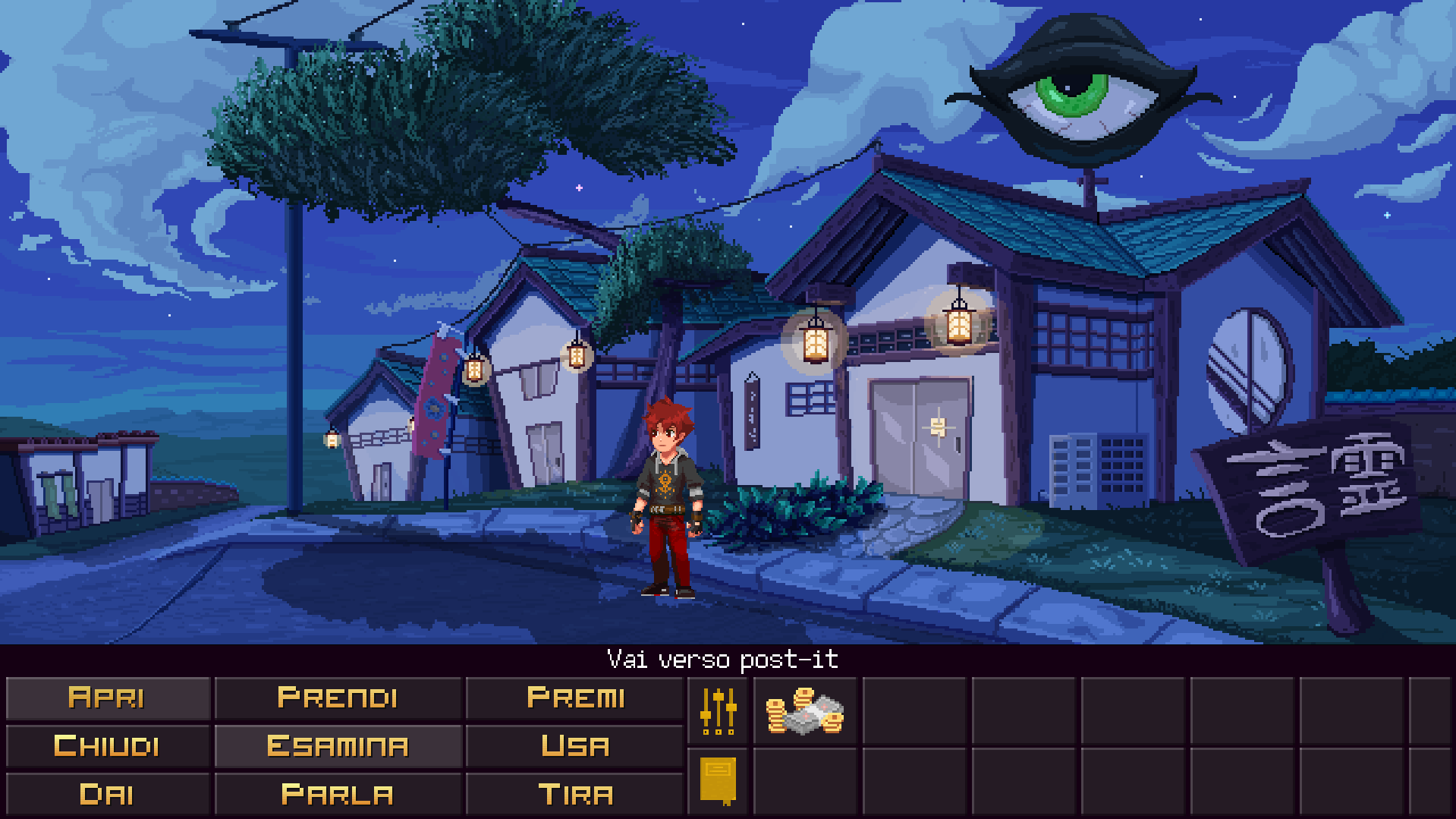
Task: Click the Chiudi verb
Action: [x=108, y=745]
